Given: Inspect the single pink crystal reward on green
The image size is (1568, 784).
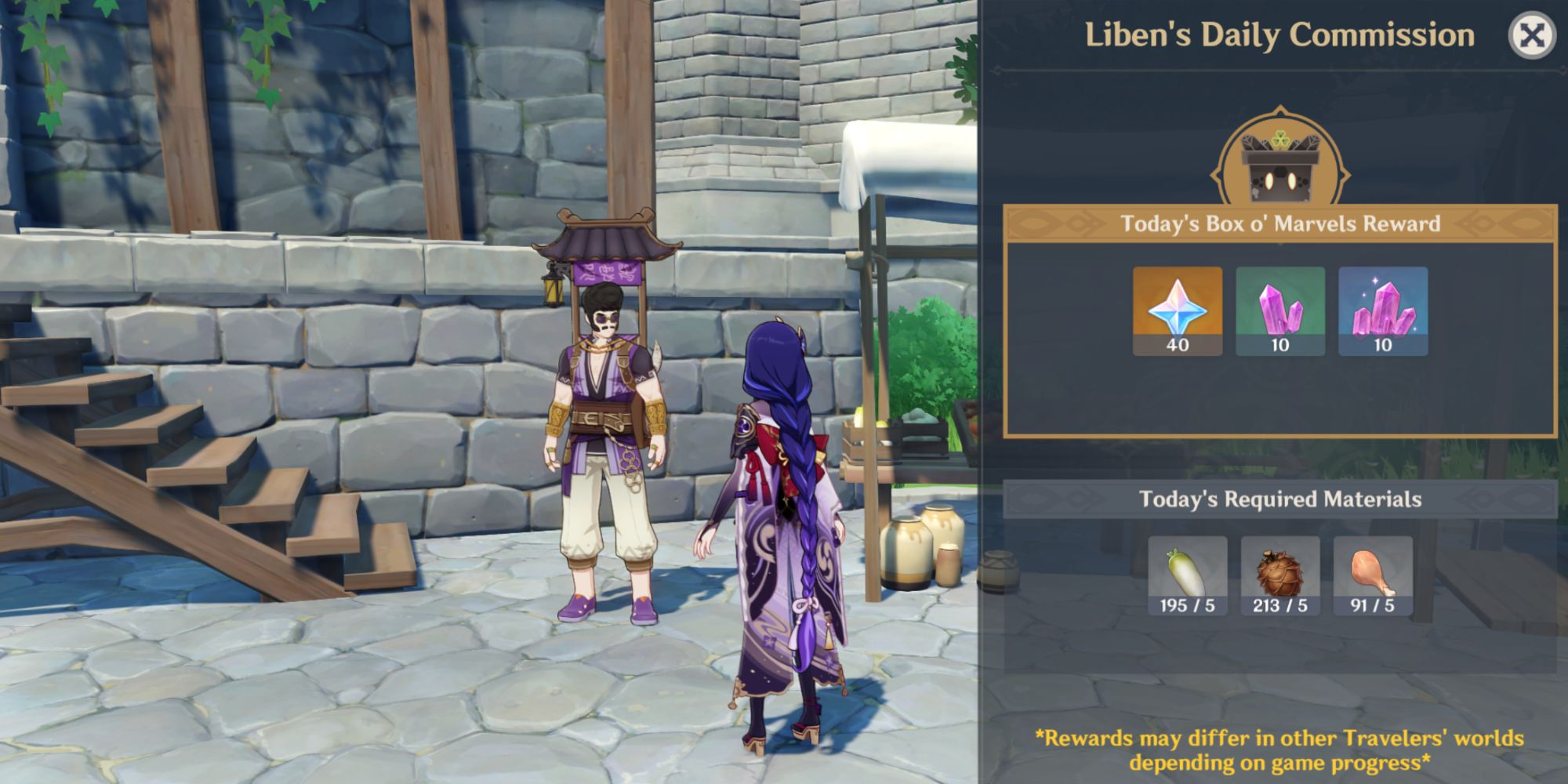Looking at the screenshot, I should [1279, 310].
